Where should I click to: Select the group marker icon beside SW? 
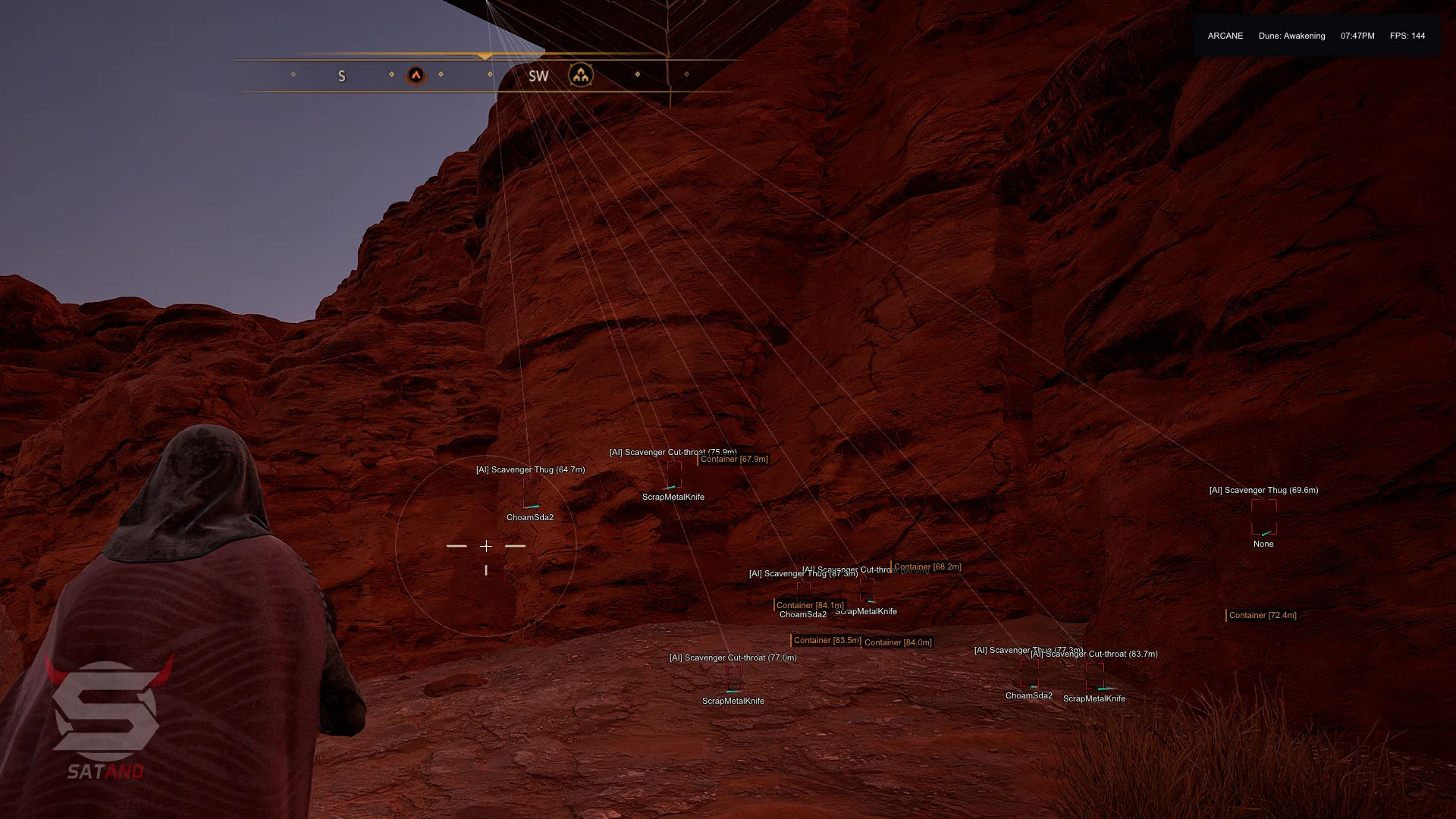[581, 75]
